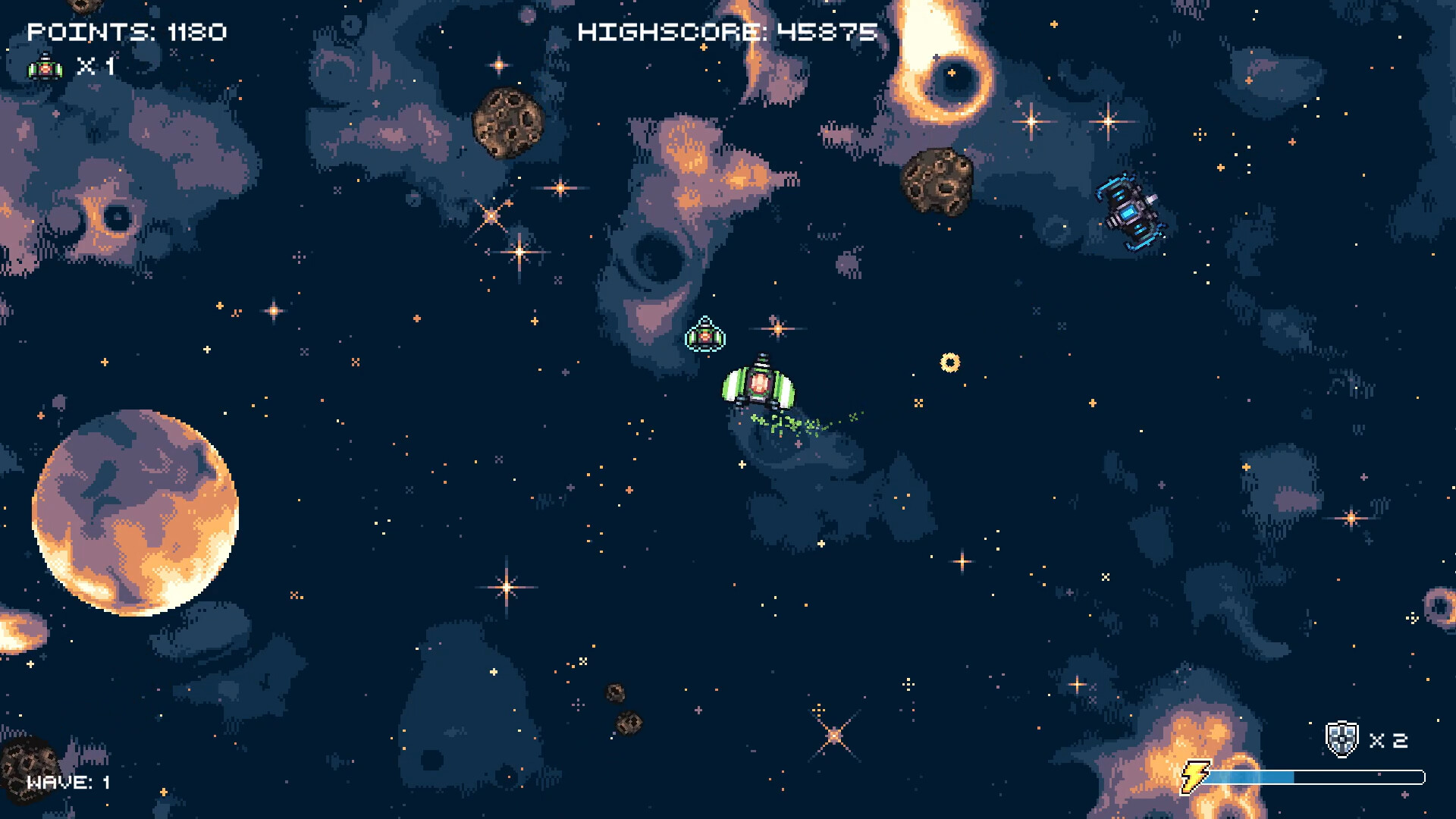Click the golden ring pickup right of player
The image size is (1456, 819).
(x=950, y=362)
